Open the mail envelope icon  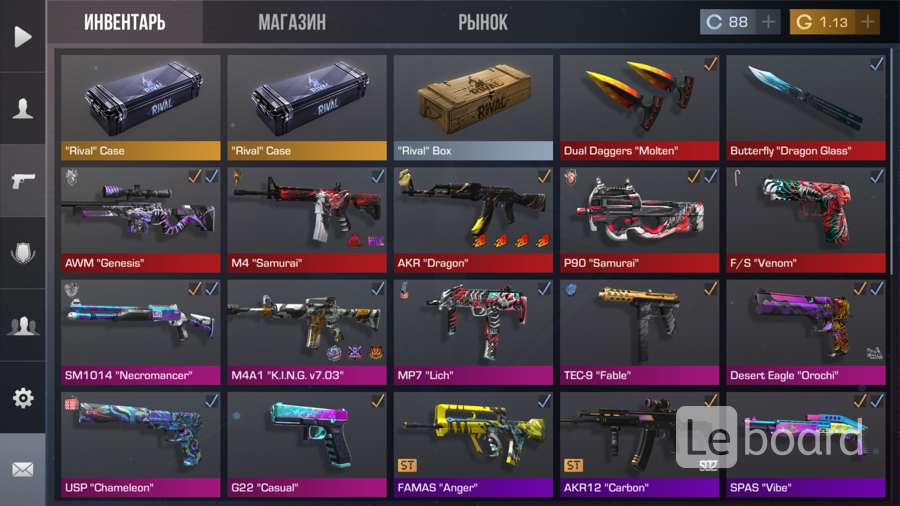[x=22, y=469]
